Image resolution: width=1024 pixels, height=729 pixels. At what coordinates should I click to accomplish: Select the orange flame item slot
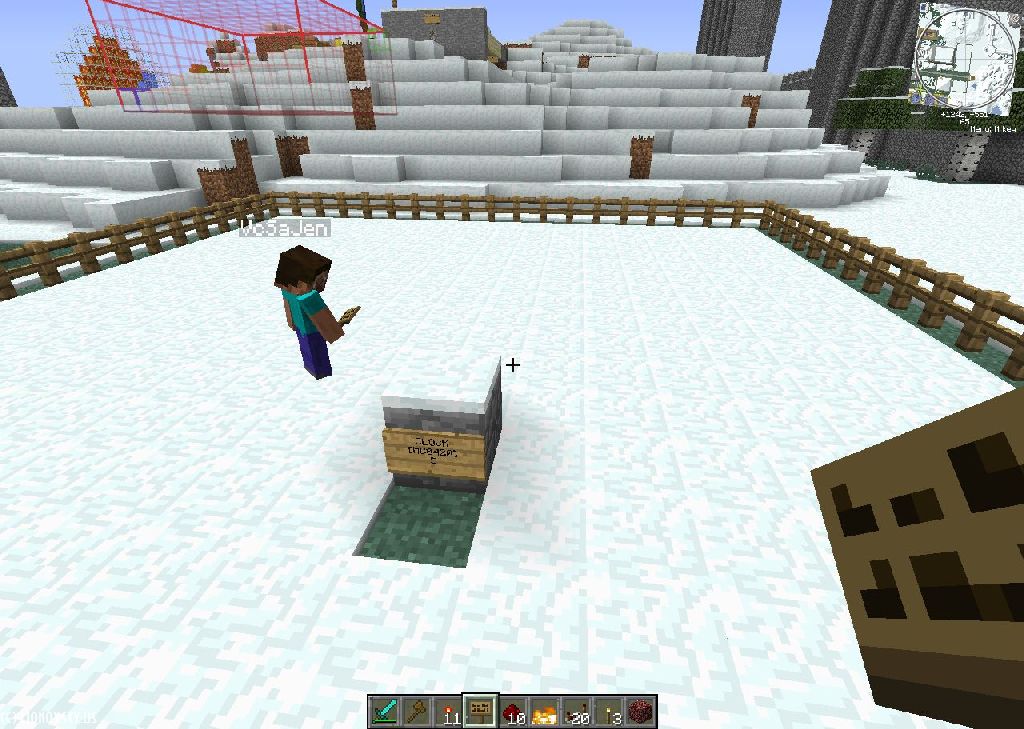click(x=544, y=711)
